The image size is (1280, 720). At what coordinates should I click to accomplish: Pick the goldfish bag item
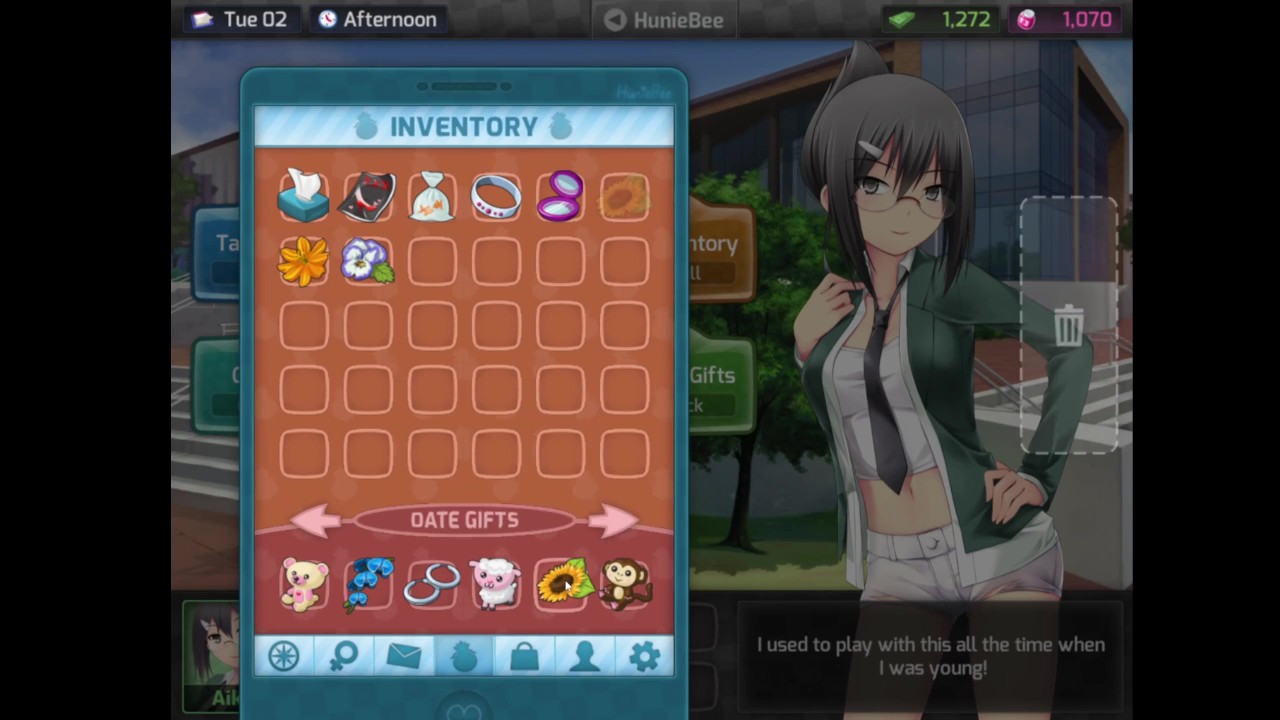(x=432, y=197)
